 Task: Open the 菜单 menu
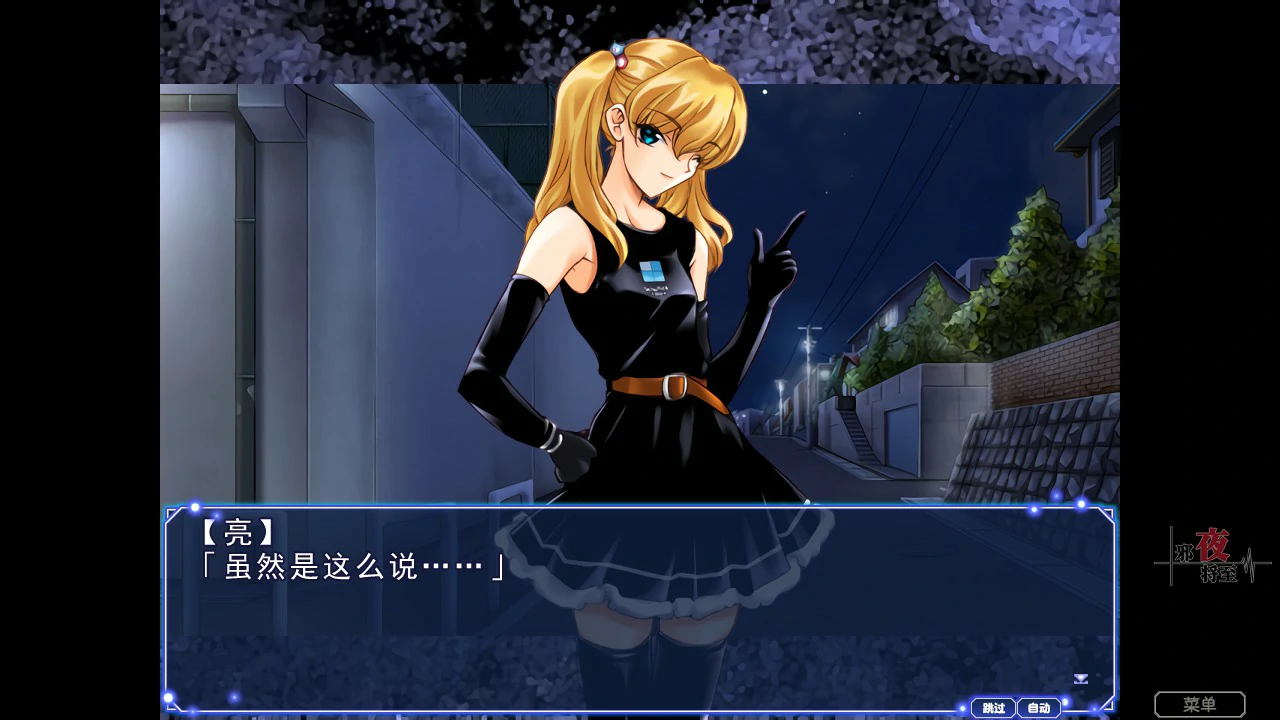tap(1199, 705)
